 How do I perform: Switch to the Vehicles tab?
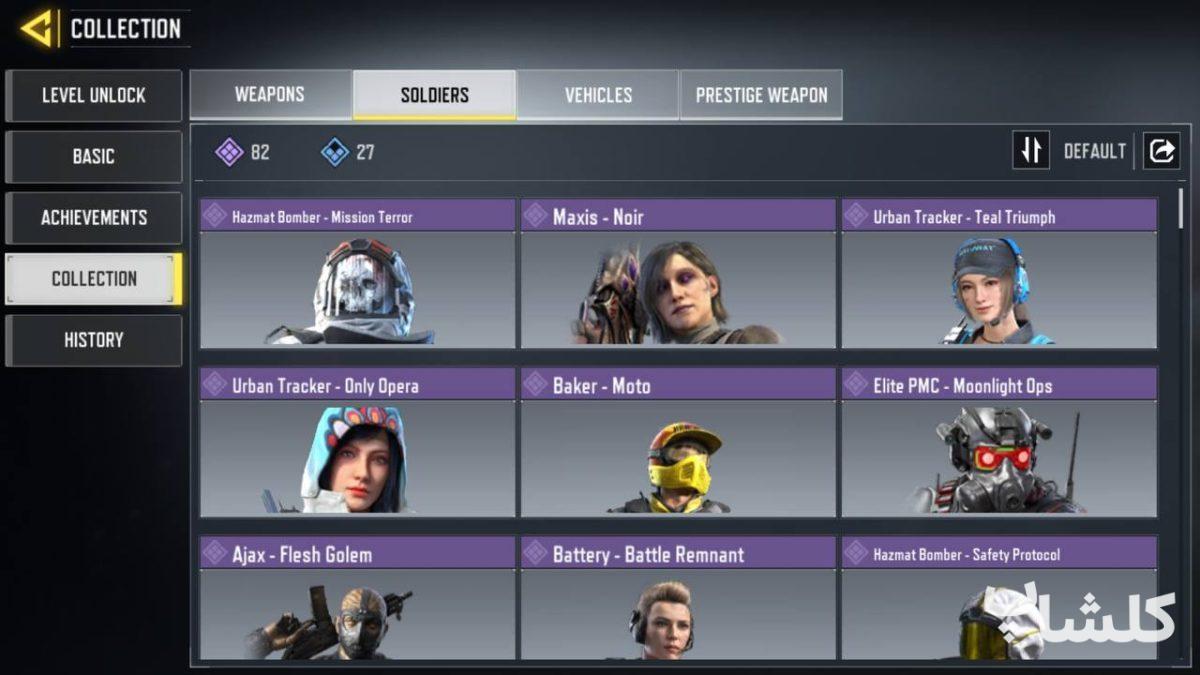tap(598, 95)
